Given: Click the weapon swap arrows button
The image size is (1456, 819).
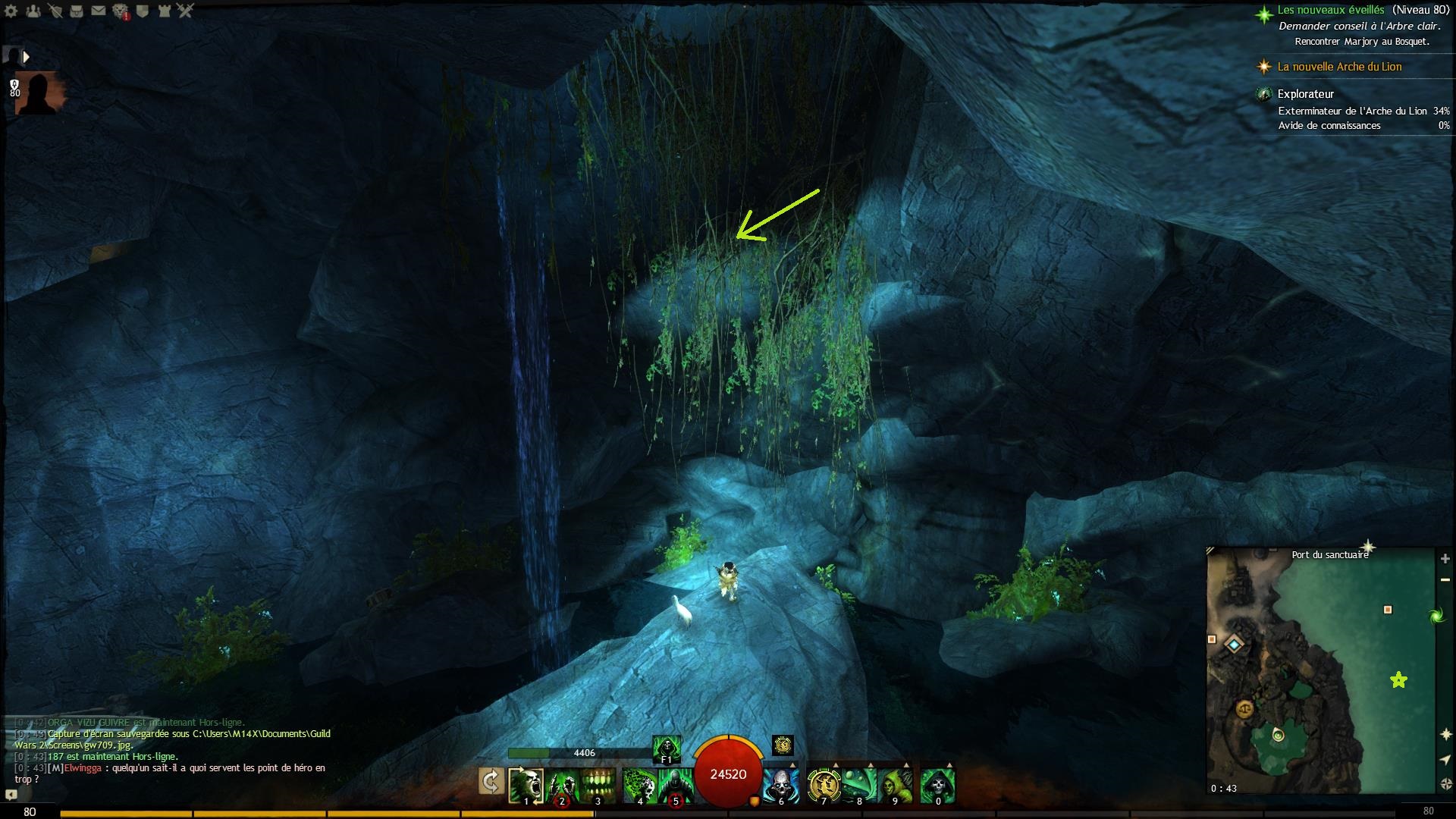Looking at the screenshot, I should 491,781.
